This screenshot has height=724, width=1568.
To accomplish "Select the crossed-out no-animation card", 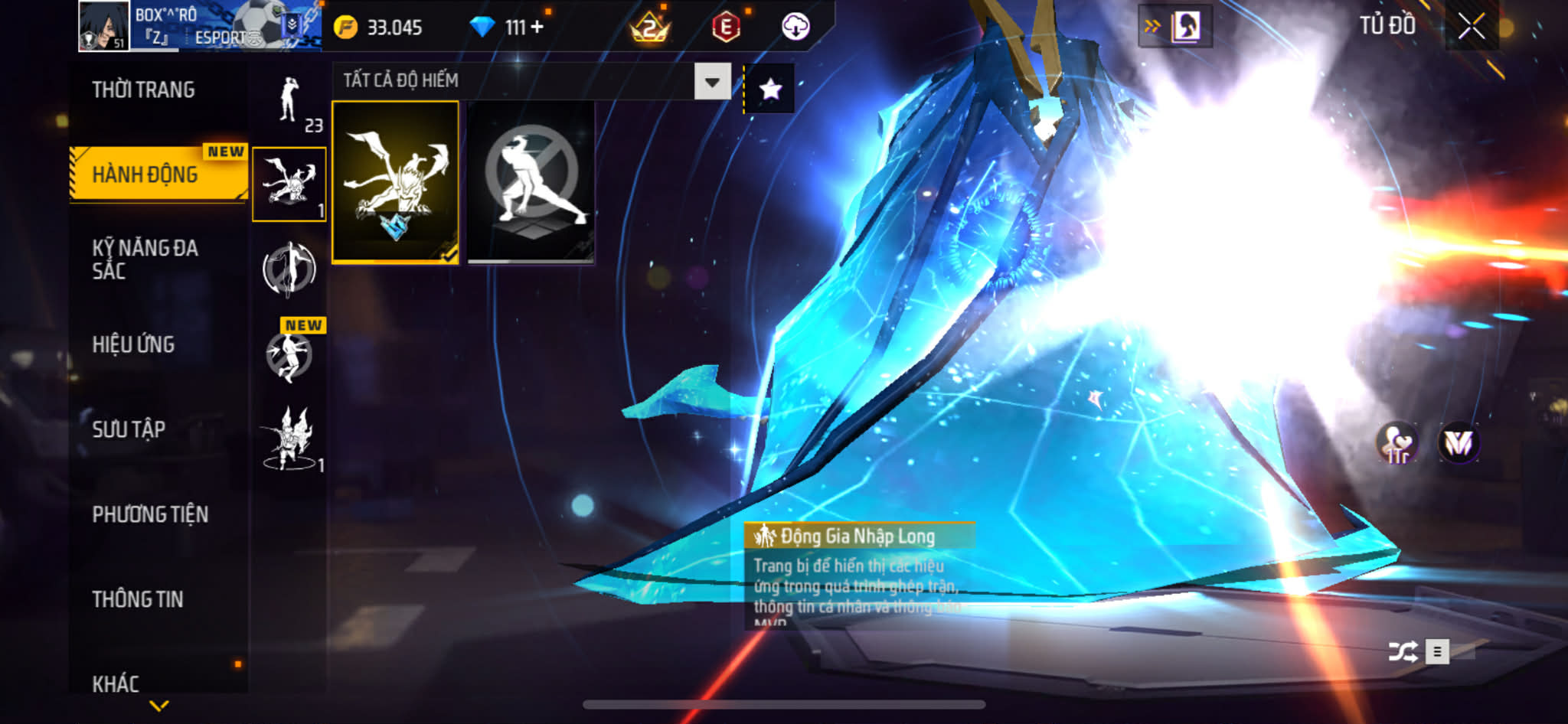I will coord(531,182).
